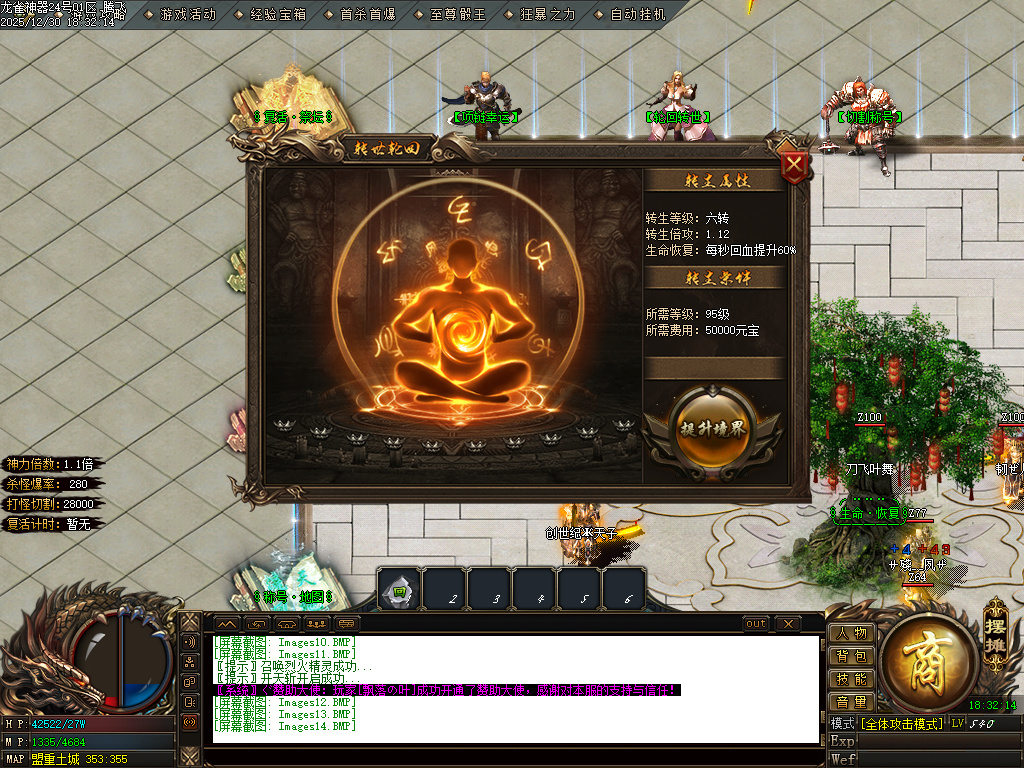This screenshot has width=1024, height=768.
Task: Select the mountain-shaped chat channel tab
Action: click(x=227, y=624)
